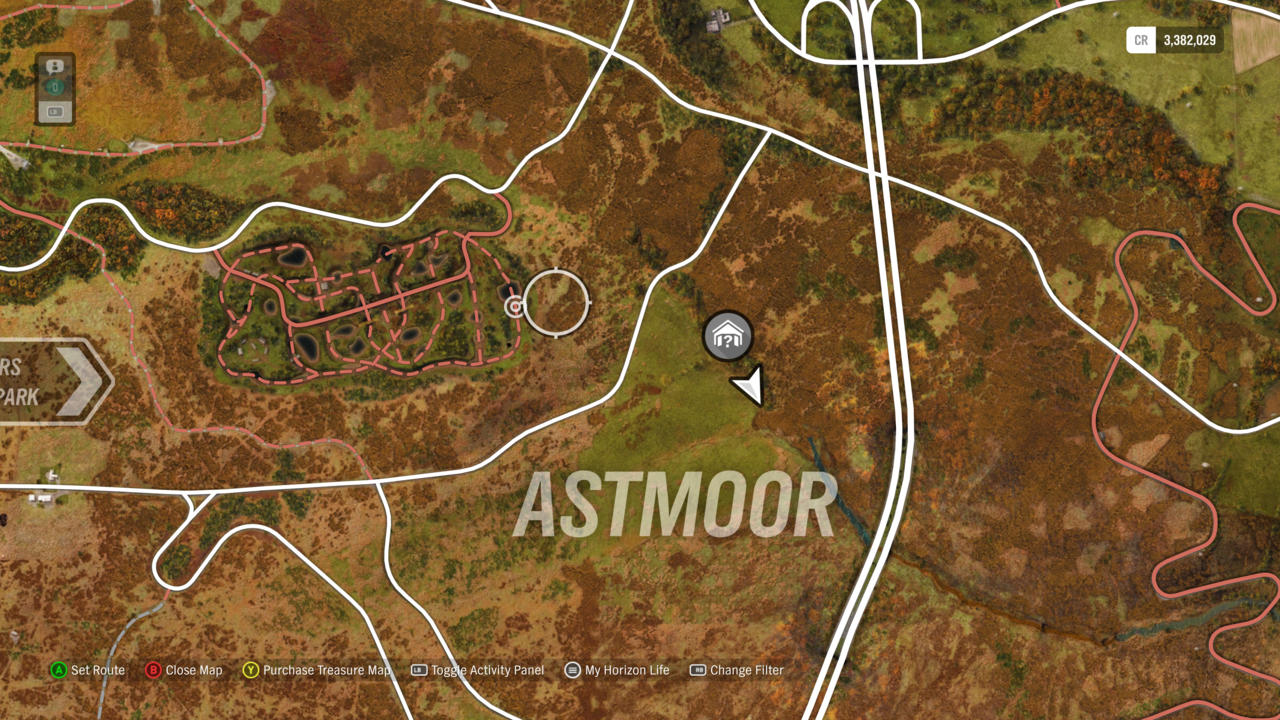Click the white player position arrow
1280x720 pixels.
(749, 385)
